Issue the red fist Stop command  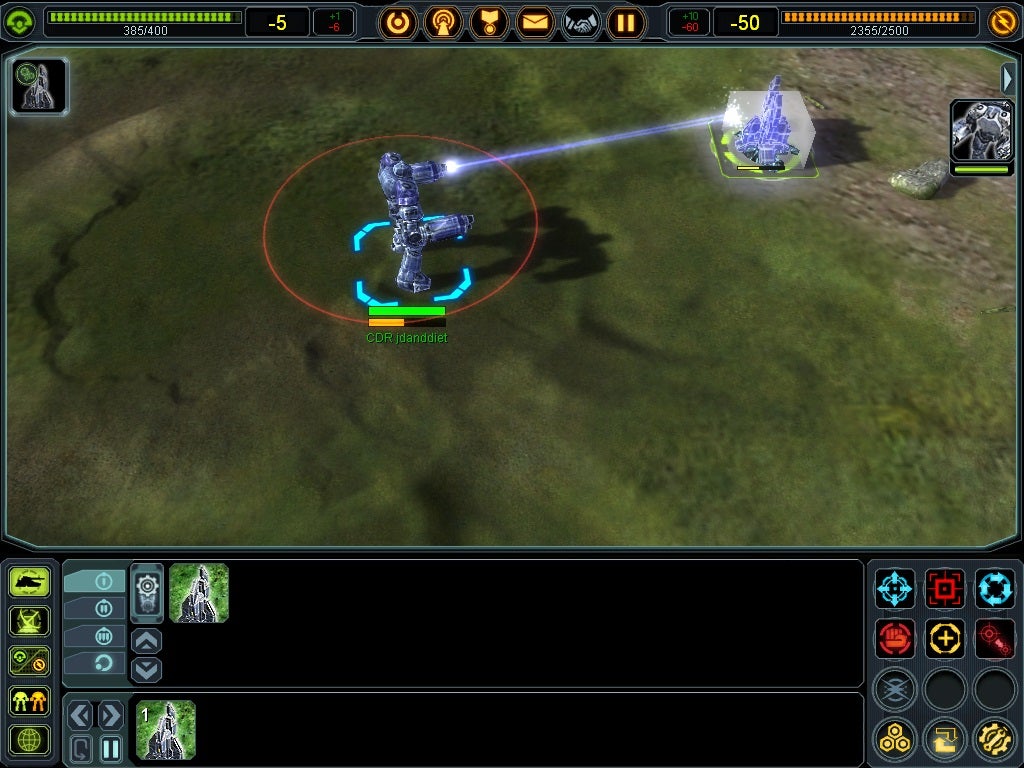click(x=895, y=638)
